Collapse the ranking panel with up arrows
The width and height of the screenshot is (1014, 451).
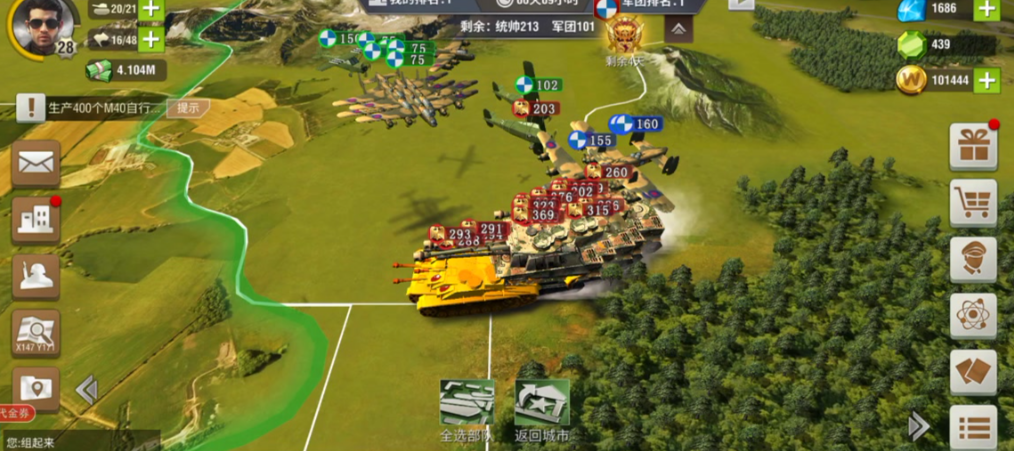[x=678, y=30]
